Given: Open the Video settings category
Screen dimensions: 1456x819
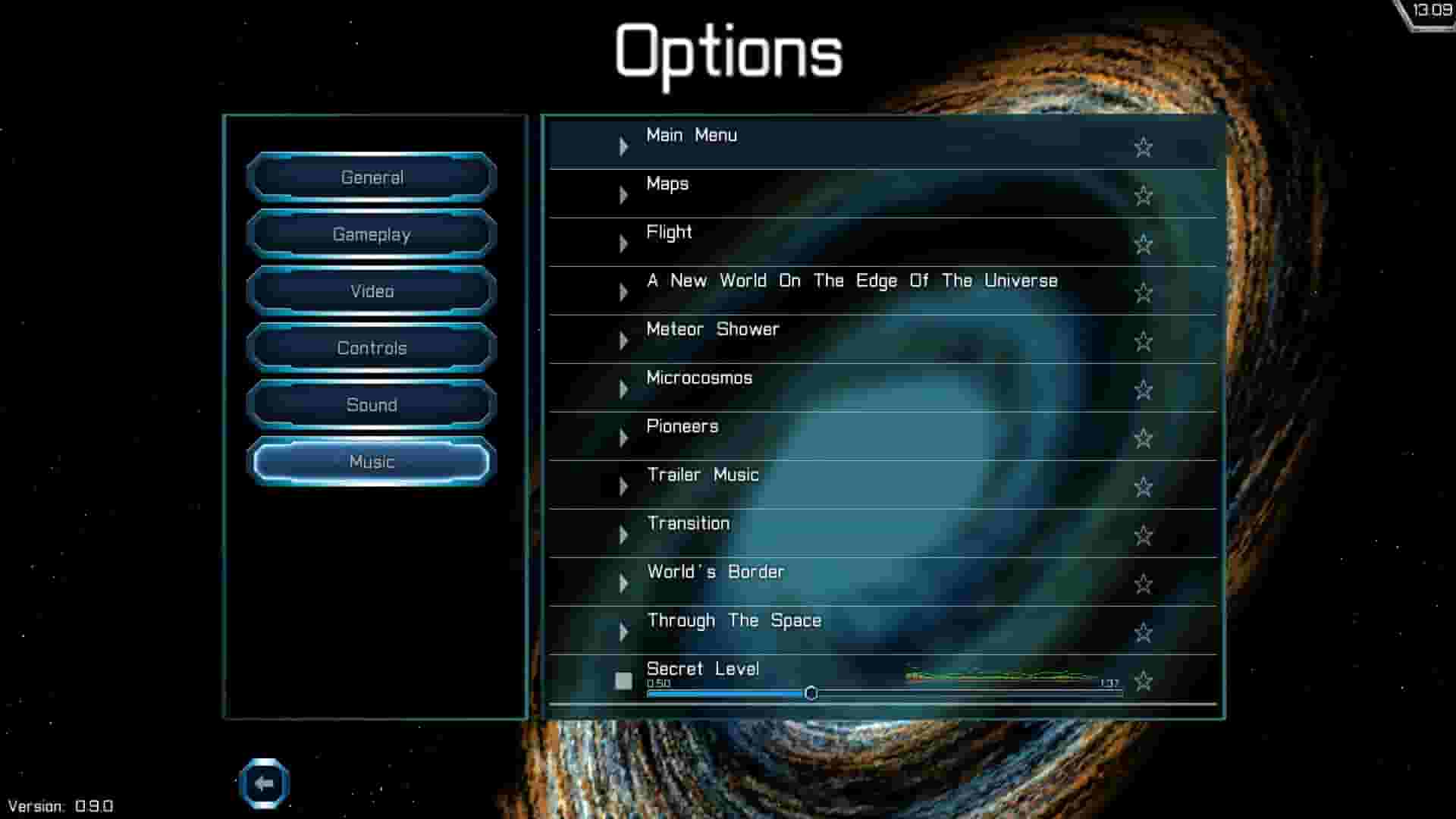Looking at the screenshot, I should [x=371, y=290].
